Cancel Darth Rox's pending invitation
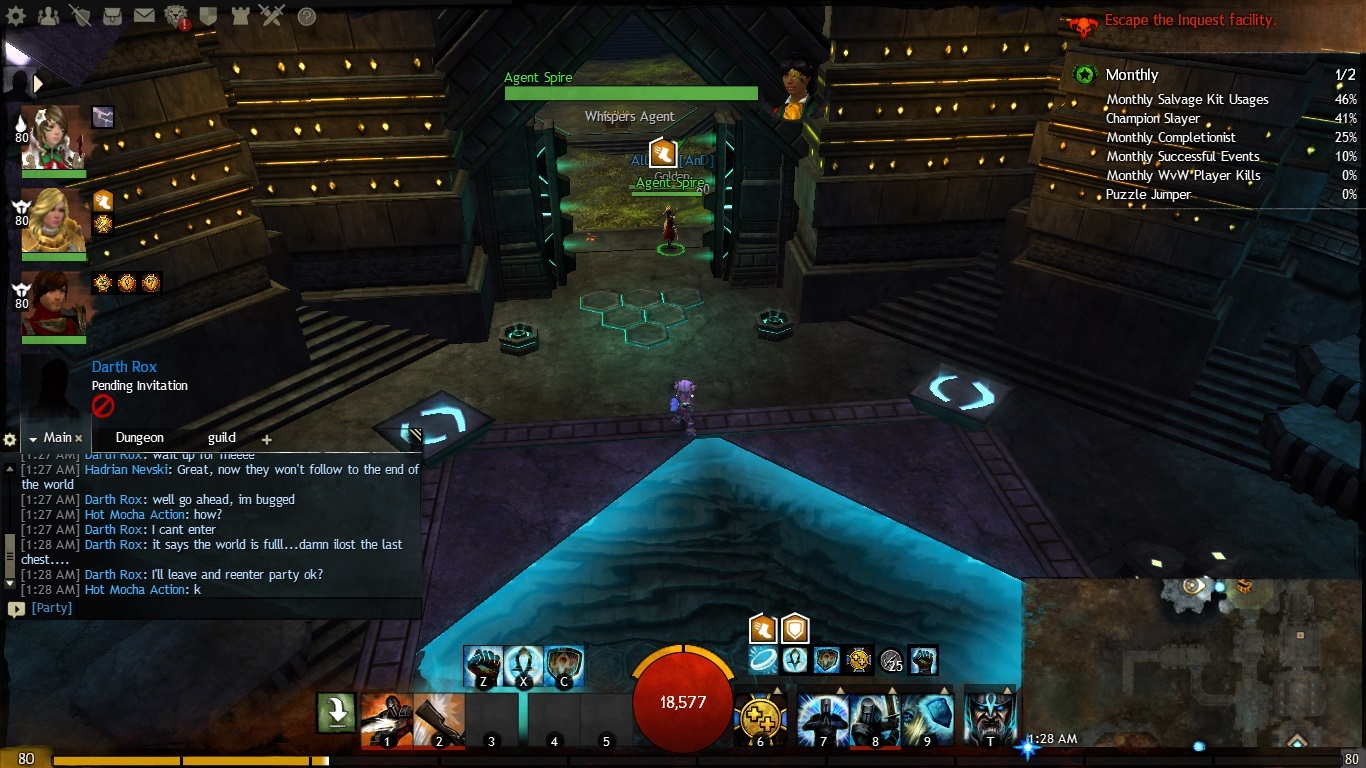The width and height of the screenshot is (1366, 768). click(x=103, y=406)
